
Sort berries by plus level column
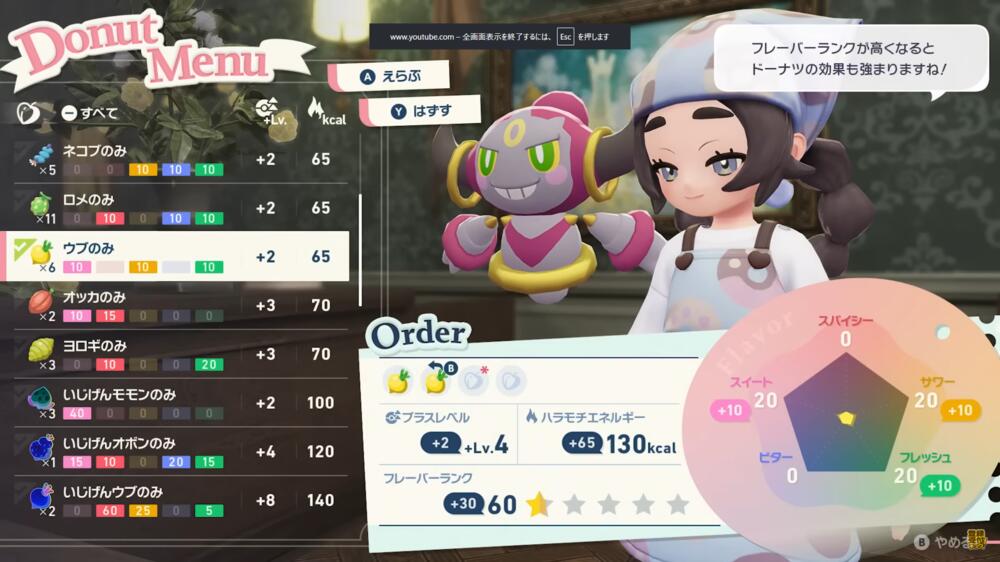(x=266, y=111)
